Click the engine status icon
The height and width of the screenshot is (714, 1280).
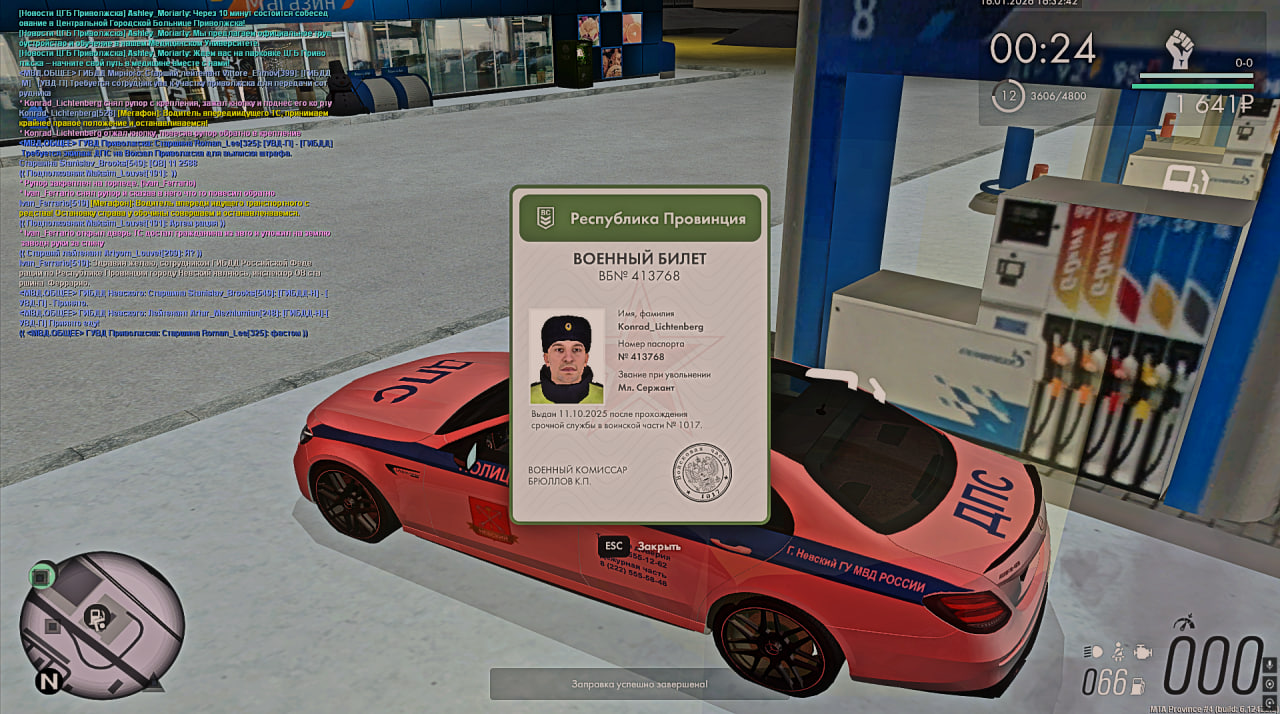click(1143, 652)
